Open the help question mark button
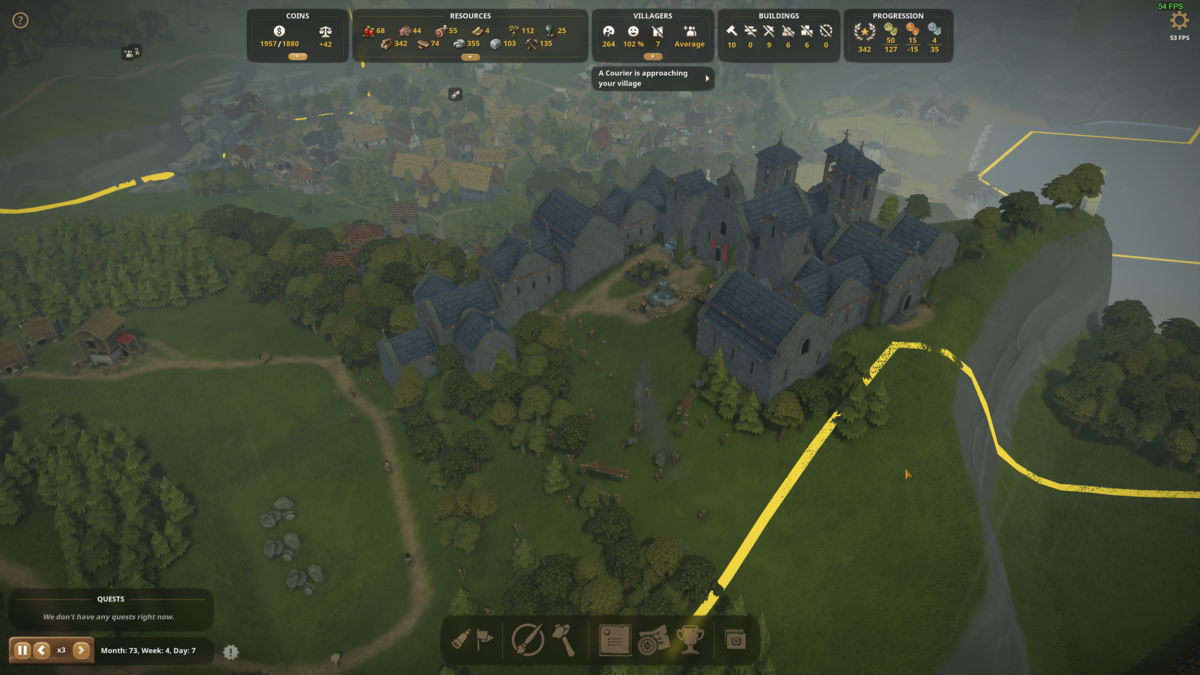The image size is (1200, 675). [20, 20]
